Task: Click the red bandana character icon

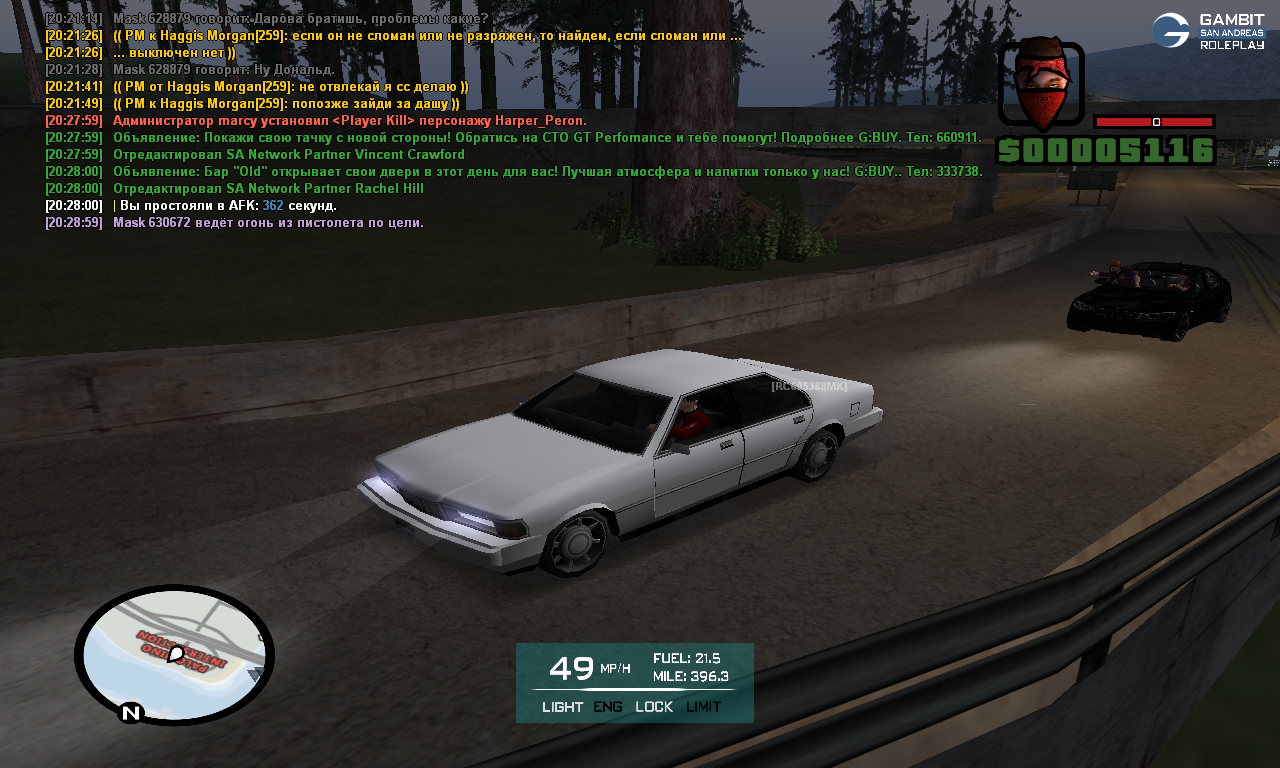Action: [x=1041, y=84]
